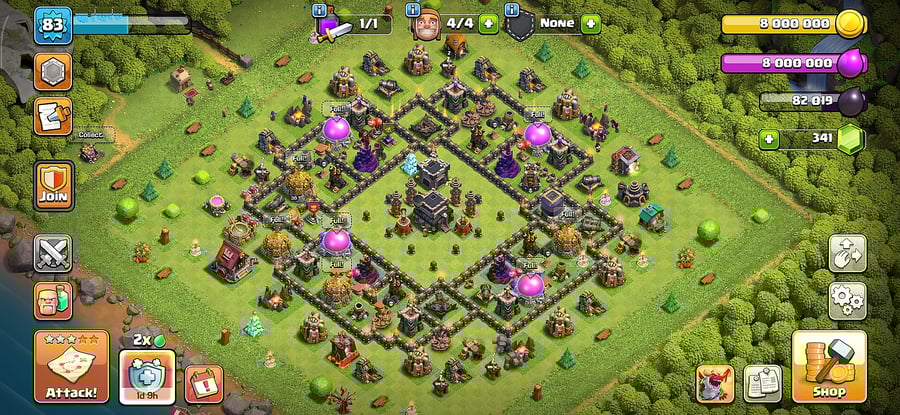Open the crossed swords army button
The image size is (900, 415).
(52, 254)
